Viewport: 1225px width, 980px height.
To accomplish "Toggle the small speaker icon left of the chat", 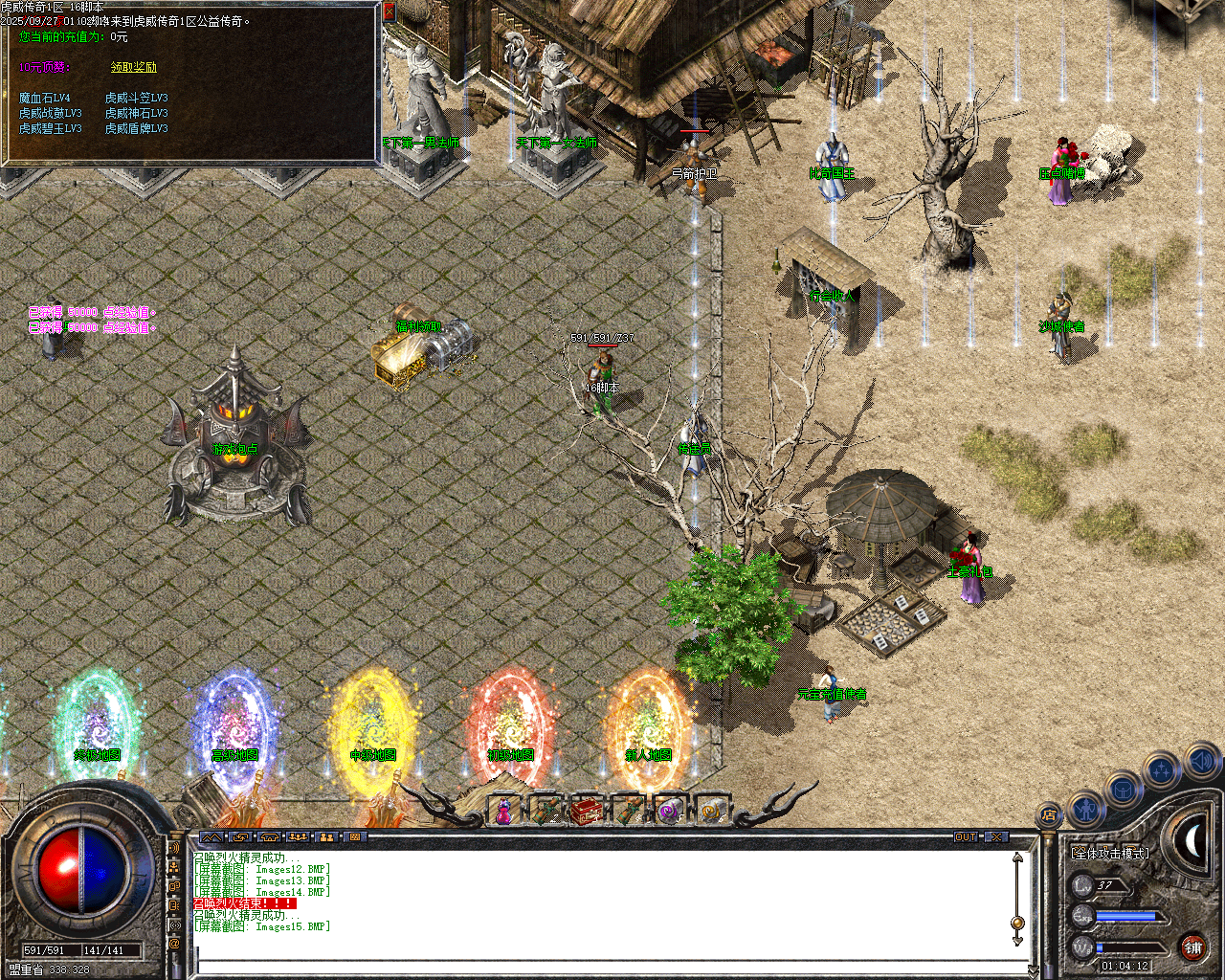I will pos(175,846).
